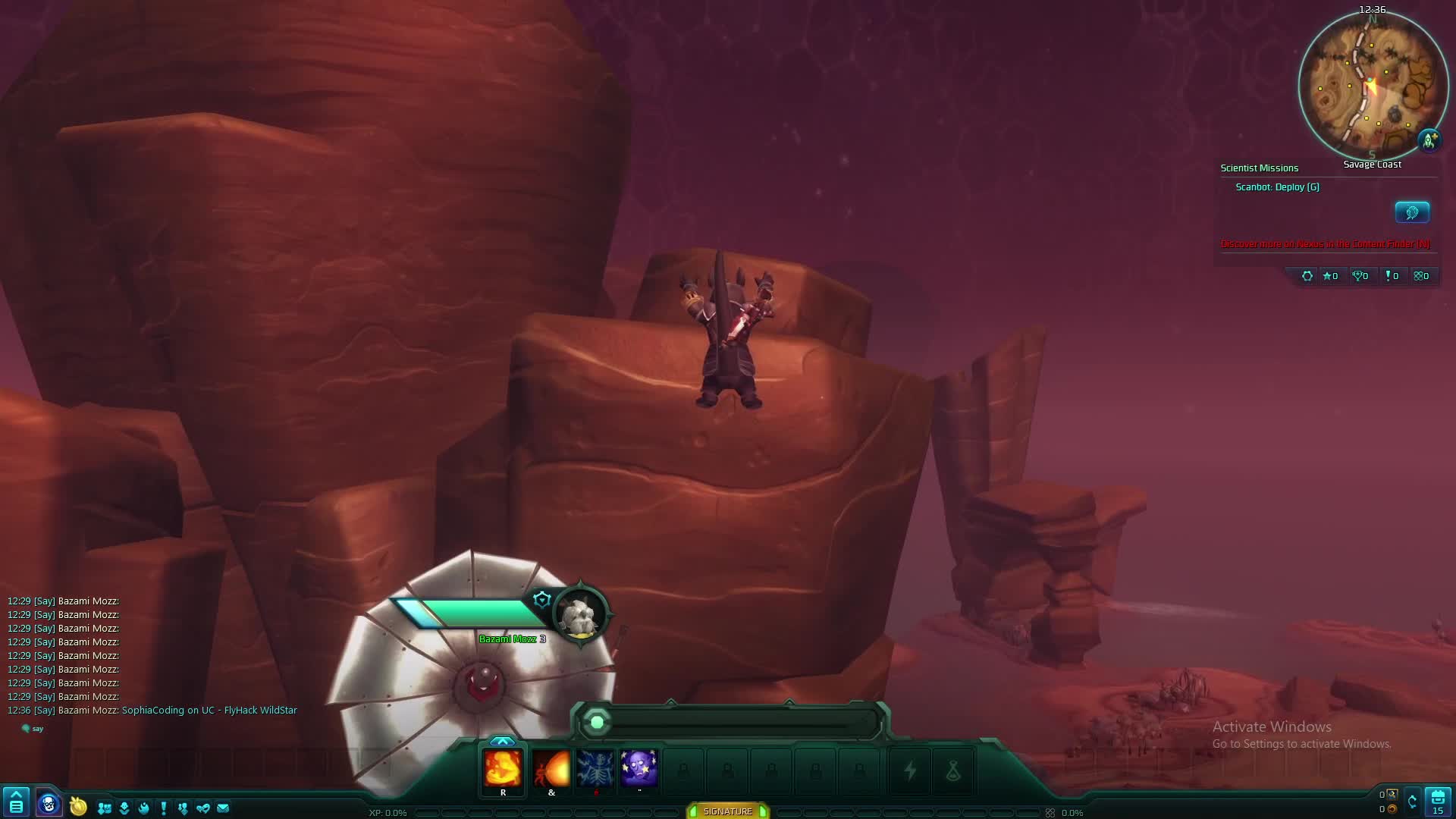Image resolution: width=1456 pixels, height=819 pixels.
Task: Click the rocket icon beside the minimap
Action: (1429, 140)
